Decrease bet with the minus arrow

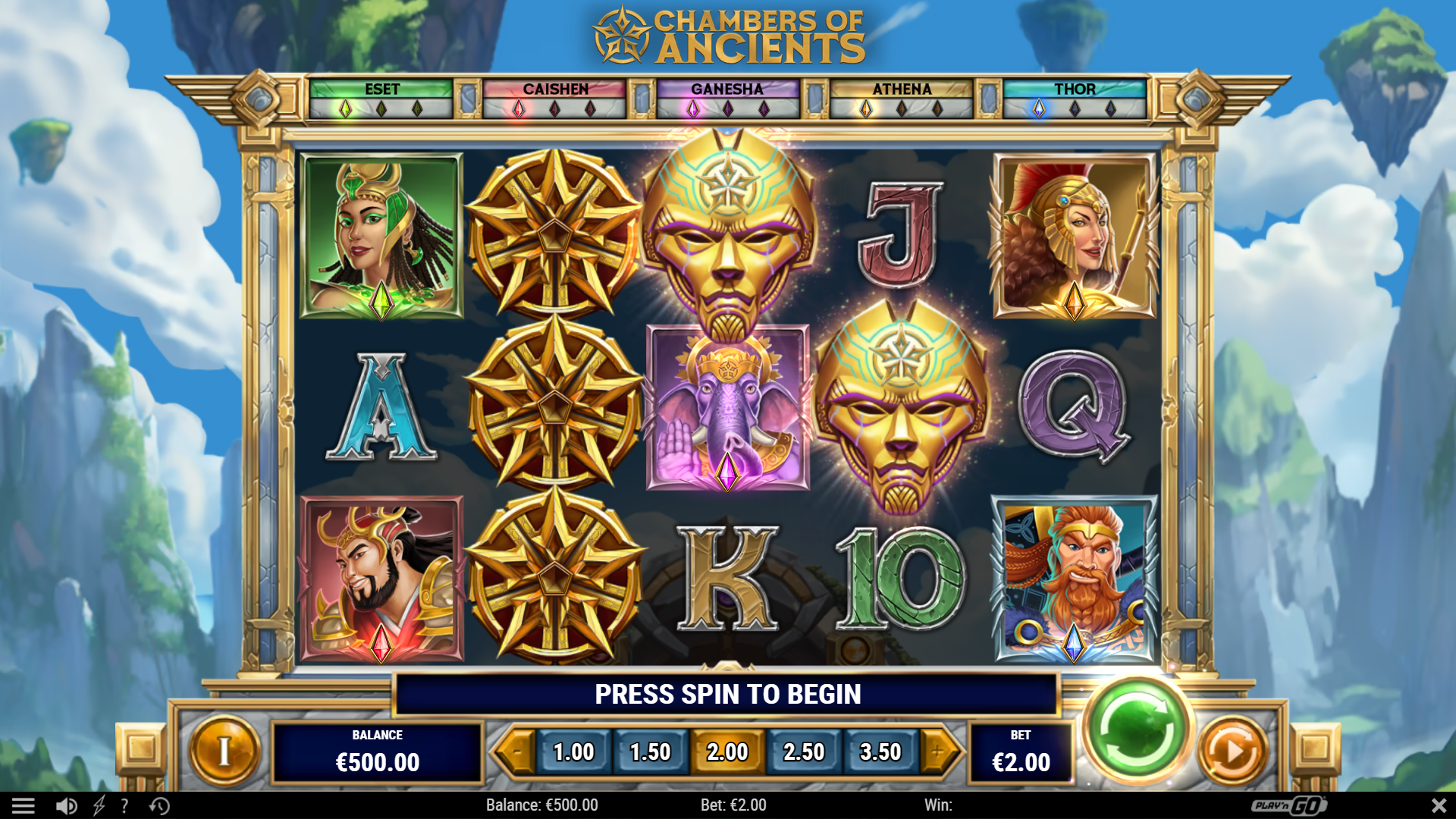(x=516, y=752)
